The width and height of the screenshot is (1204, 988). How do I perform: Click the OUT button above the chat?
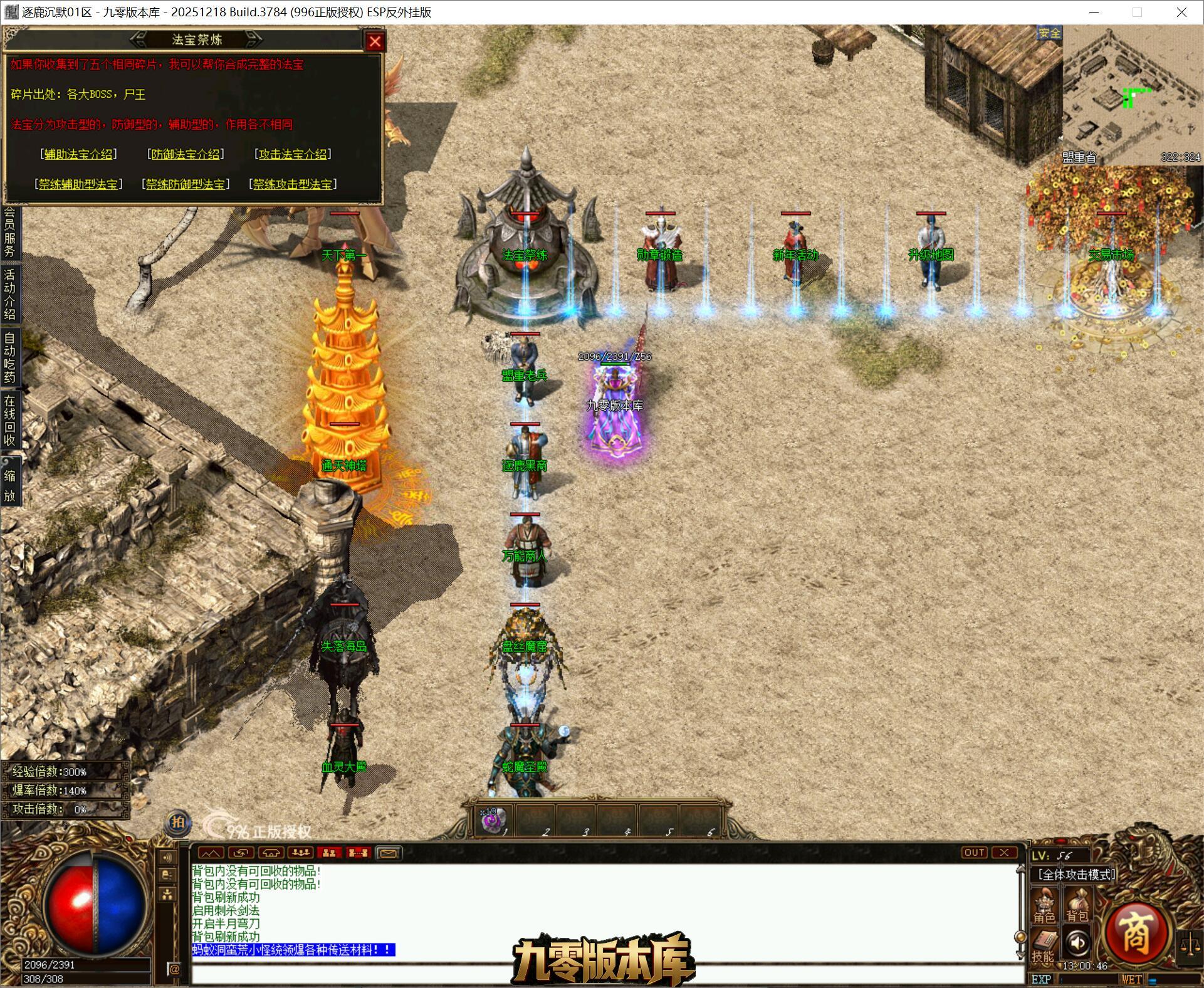click(x=974, y=853)
